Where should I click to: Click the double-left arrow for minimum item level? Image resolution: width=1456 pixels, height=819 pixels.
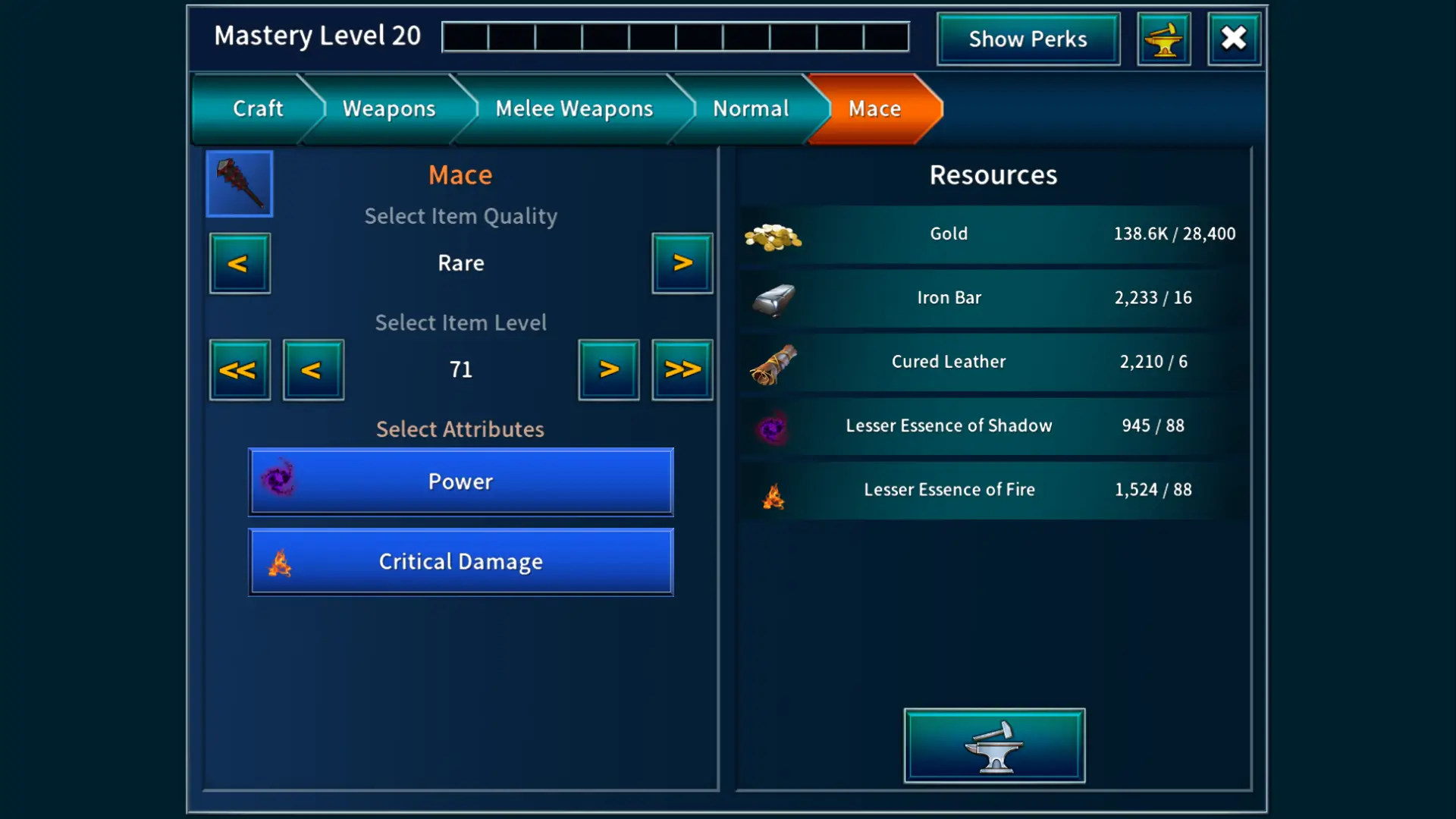(x=240, y=369)
